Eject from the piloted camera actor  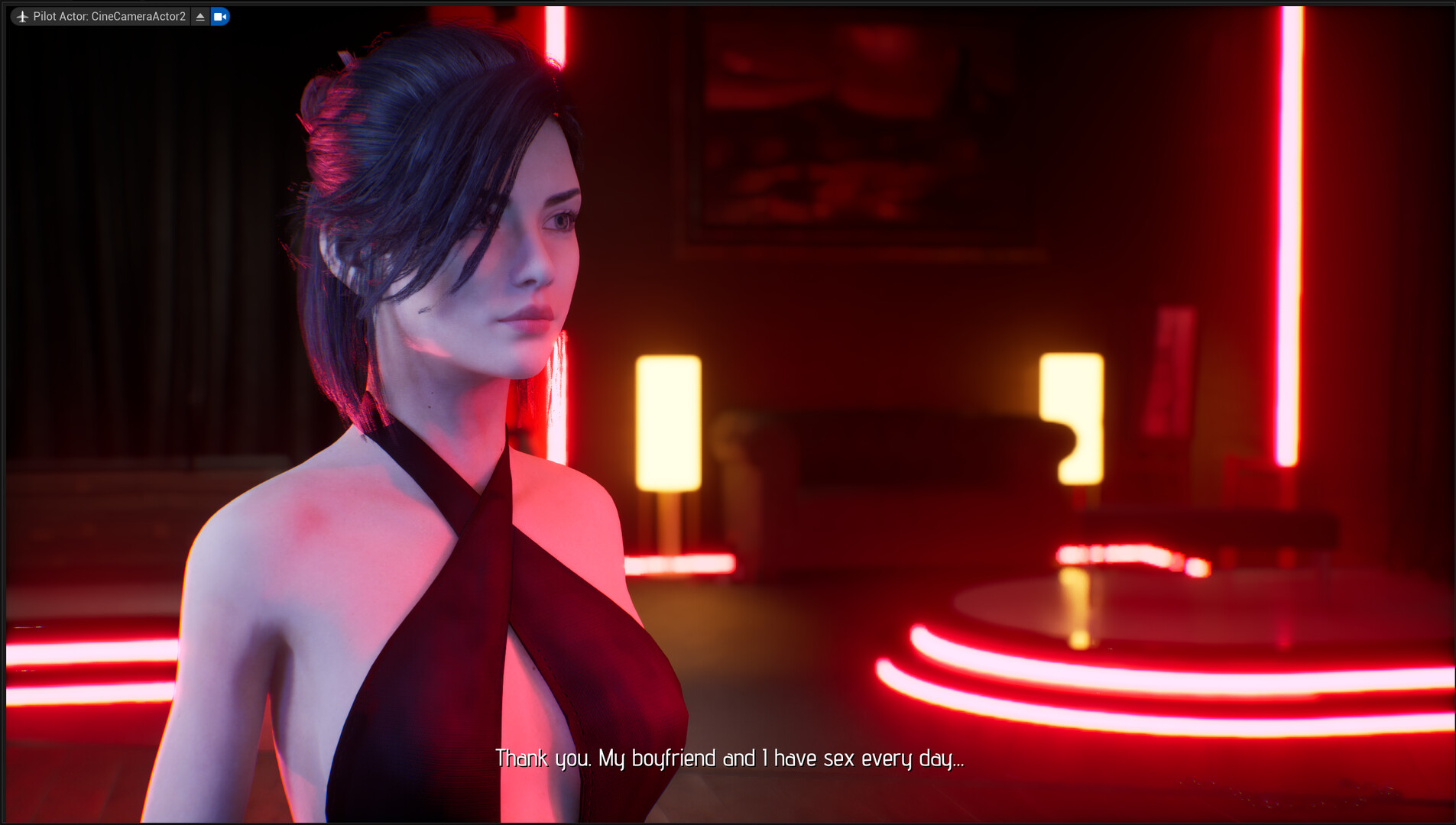pos(200,16)
